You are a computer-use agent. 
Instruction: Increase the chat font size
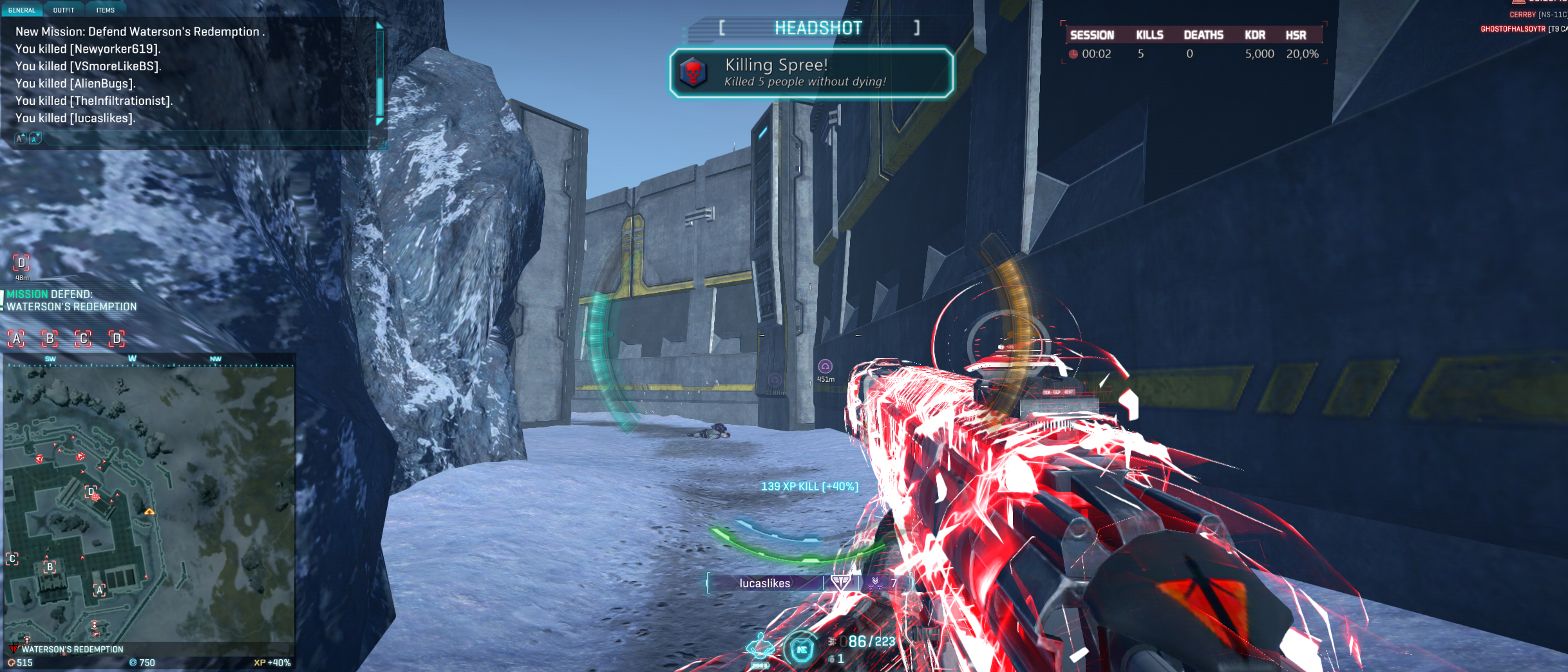[x=21, y=138]
